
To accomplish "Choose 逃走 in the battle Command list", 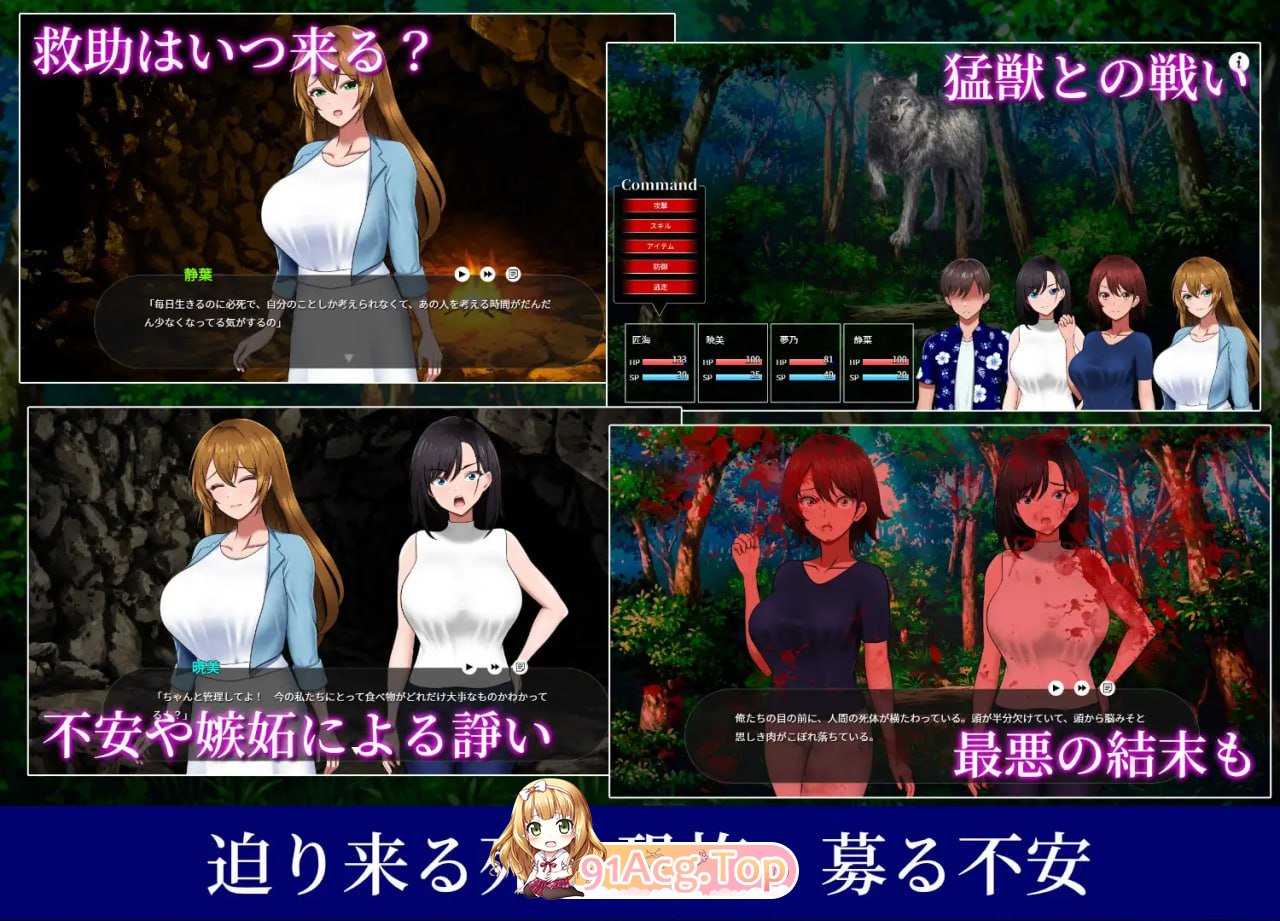I will pyautogui.click(x=662, y=287).
